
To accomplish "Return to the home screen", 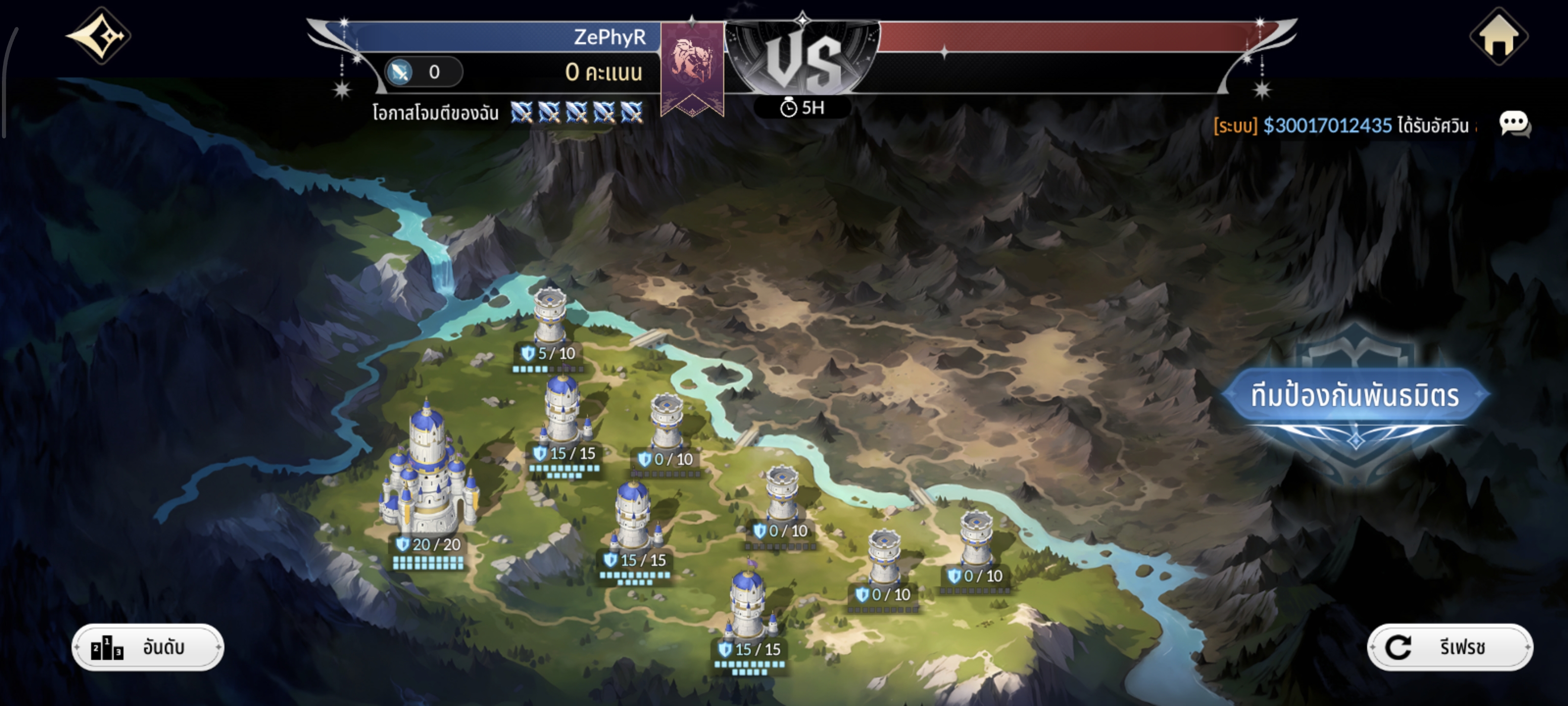I will point(1498,37).
